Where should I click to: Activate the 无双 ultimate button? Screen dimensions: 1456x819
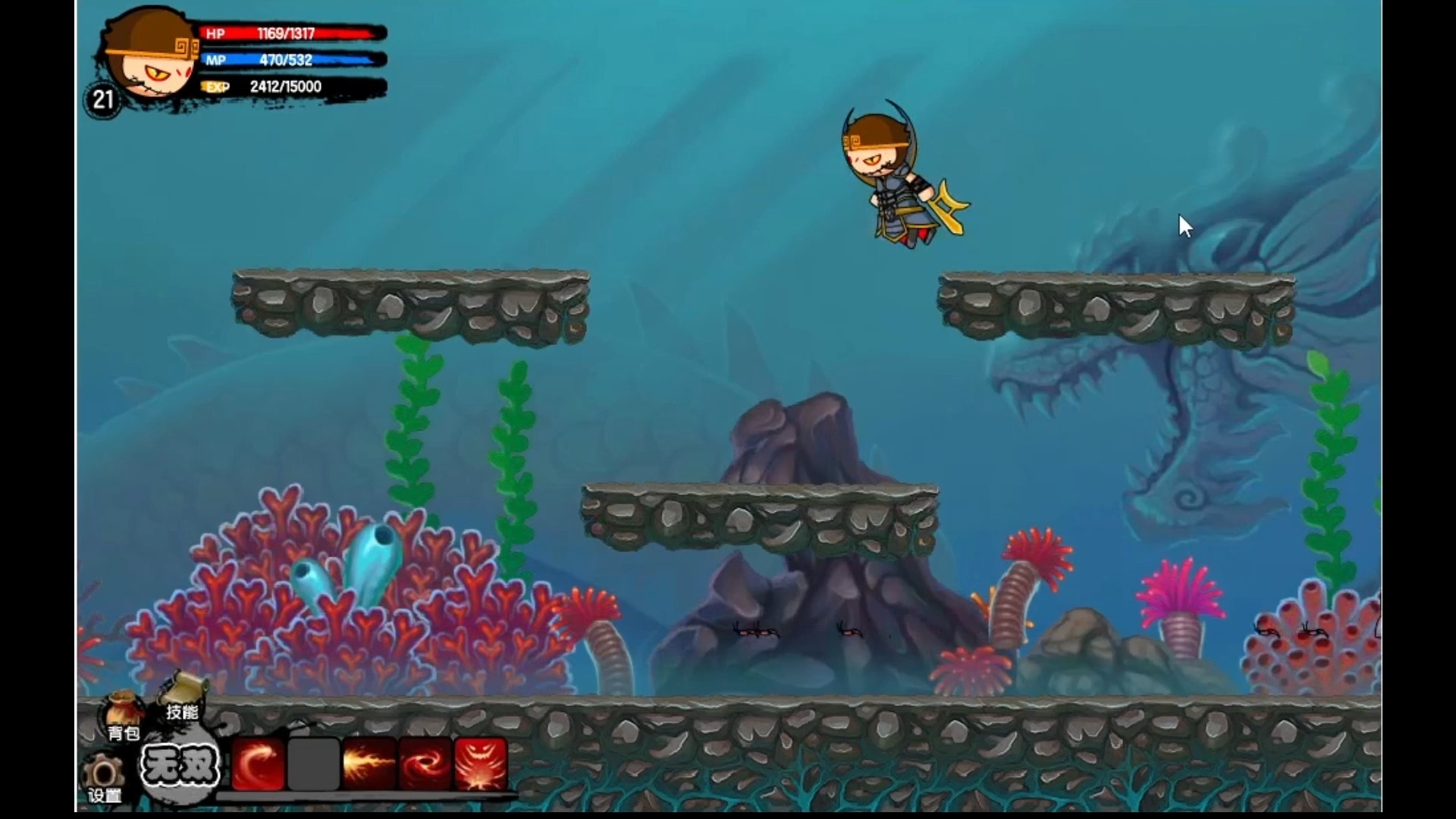point(180,766)
